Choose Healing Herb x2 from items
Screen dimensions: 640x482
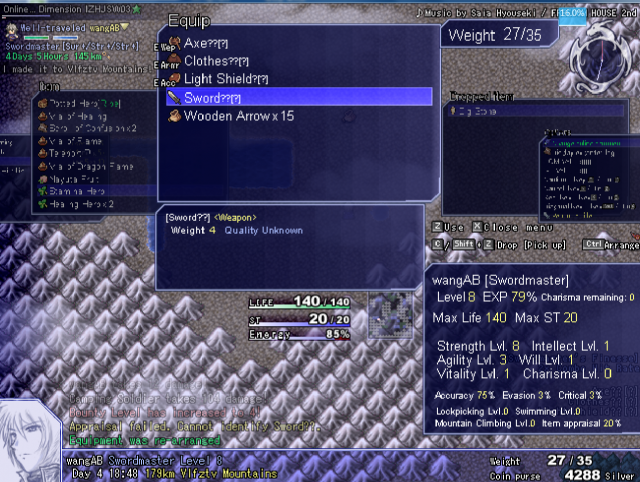point(81,203)
